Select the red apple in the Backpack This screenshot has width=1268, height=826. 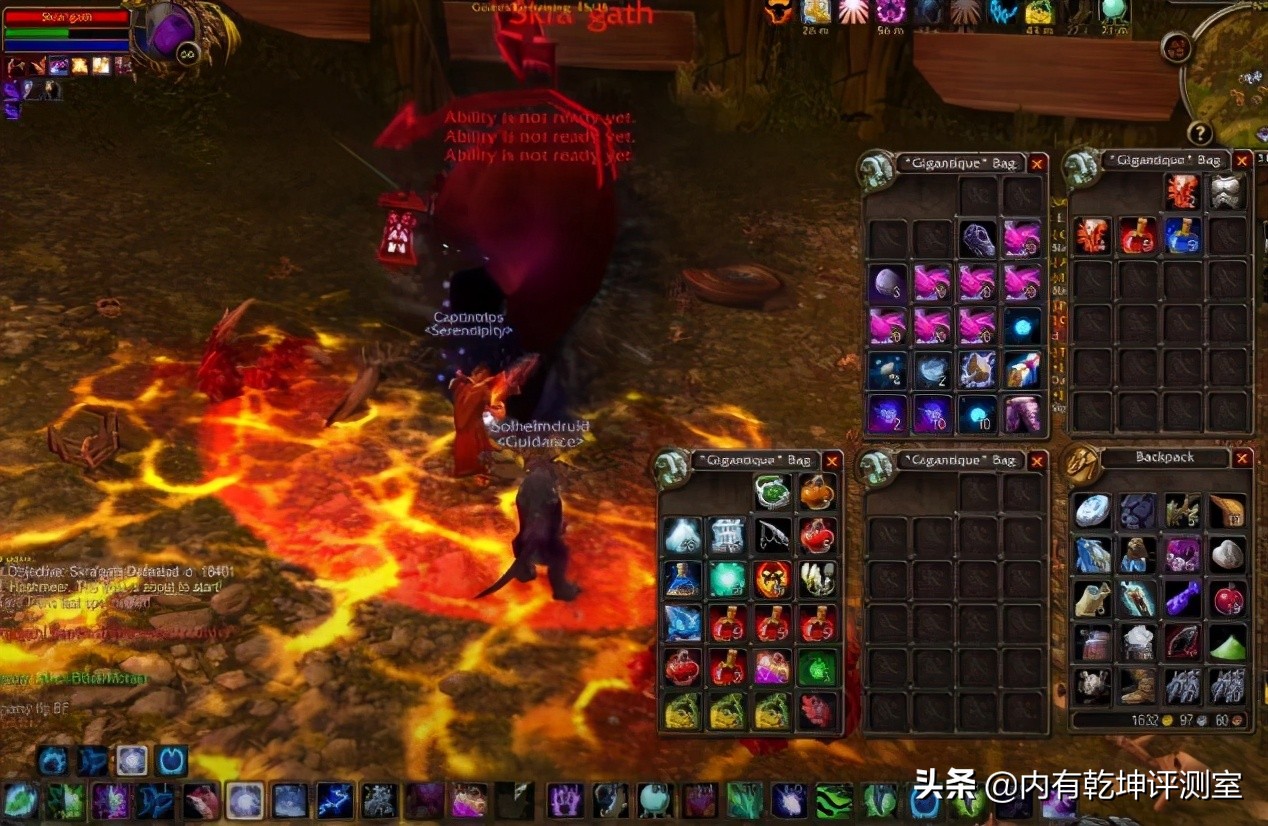pos(1228,598)
